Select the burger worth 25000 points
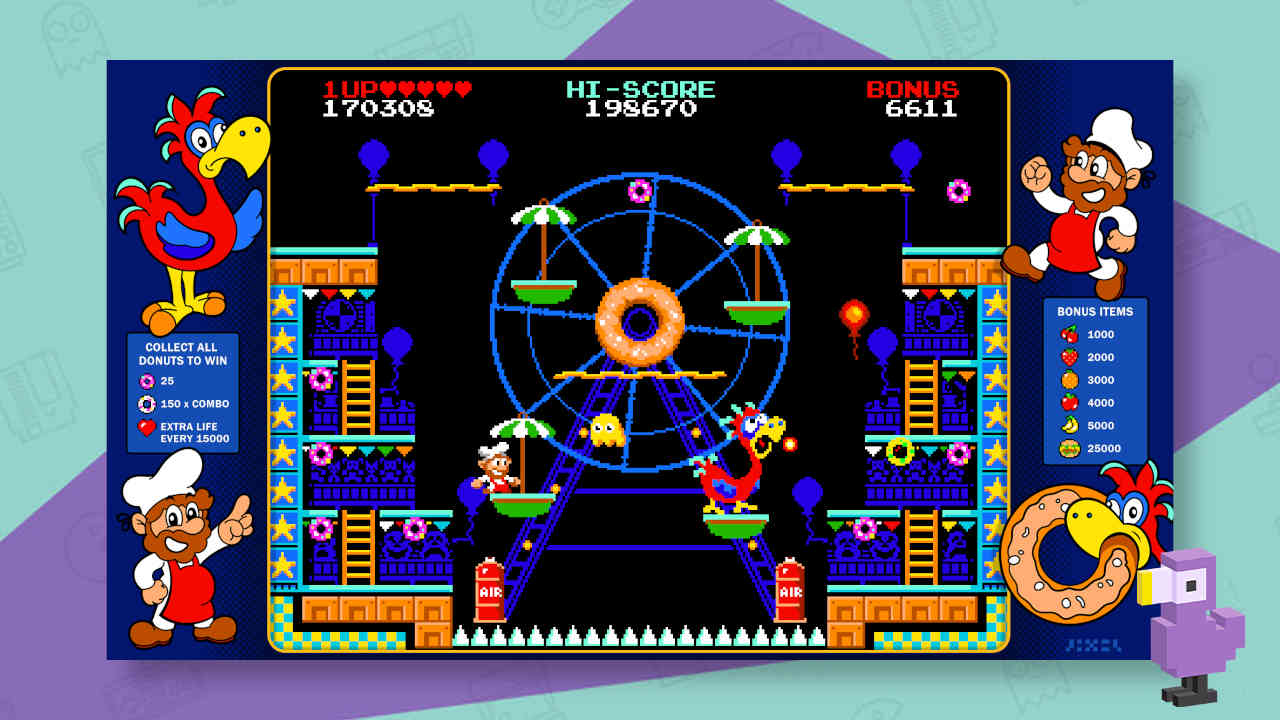 click(1066, 448)
